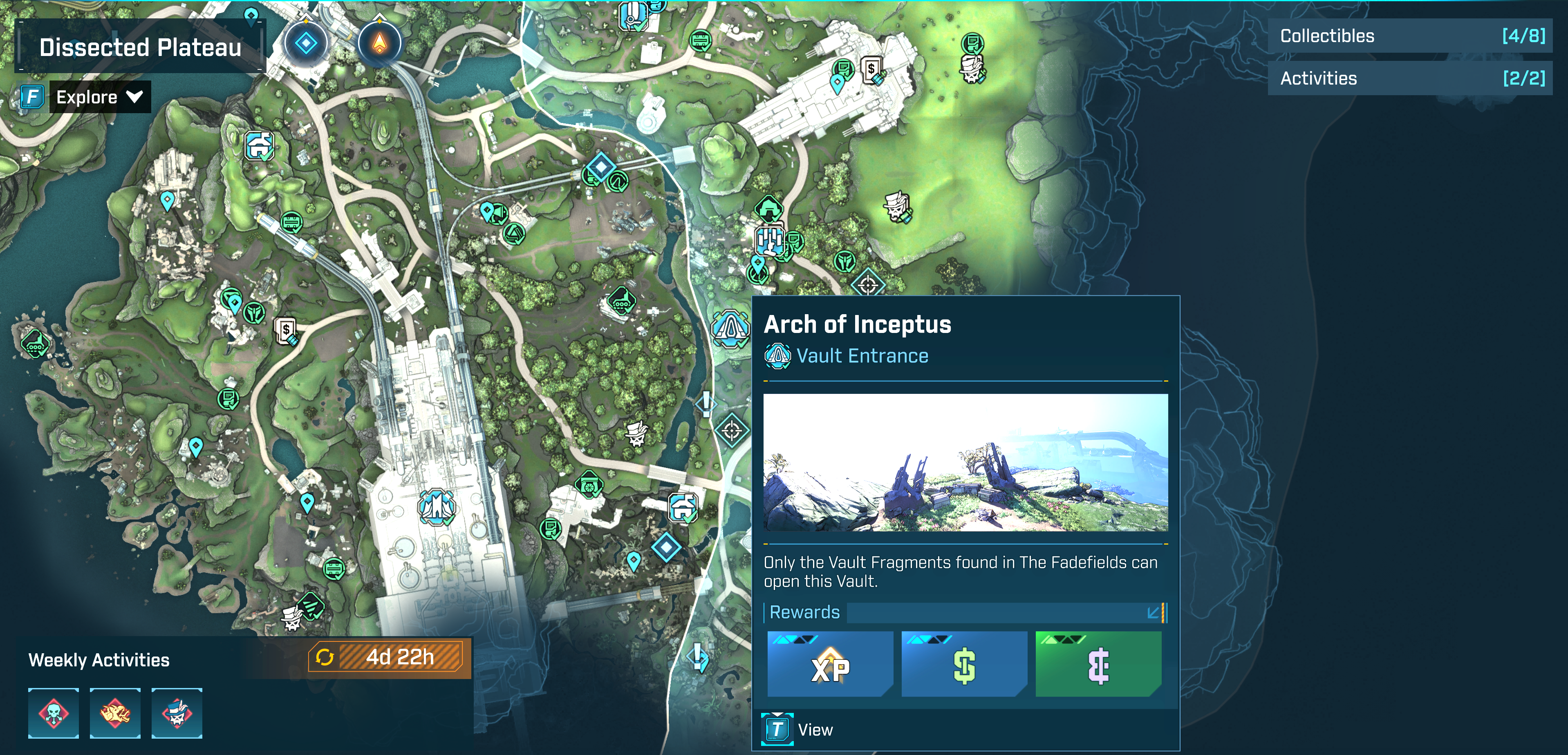Open the top-hat skull weekly activity tile

tap(177, 713)
